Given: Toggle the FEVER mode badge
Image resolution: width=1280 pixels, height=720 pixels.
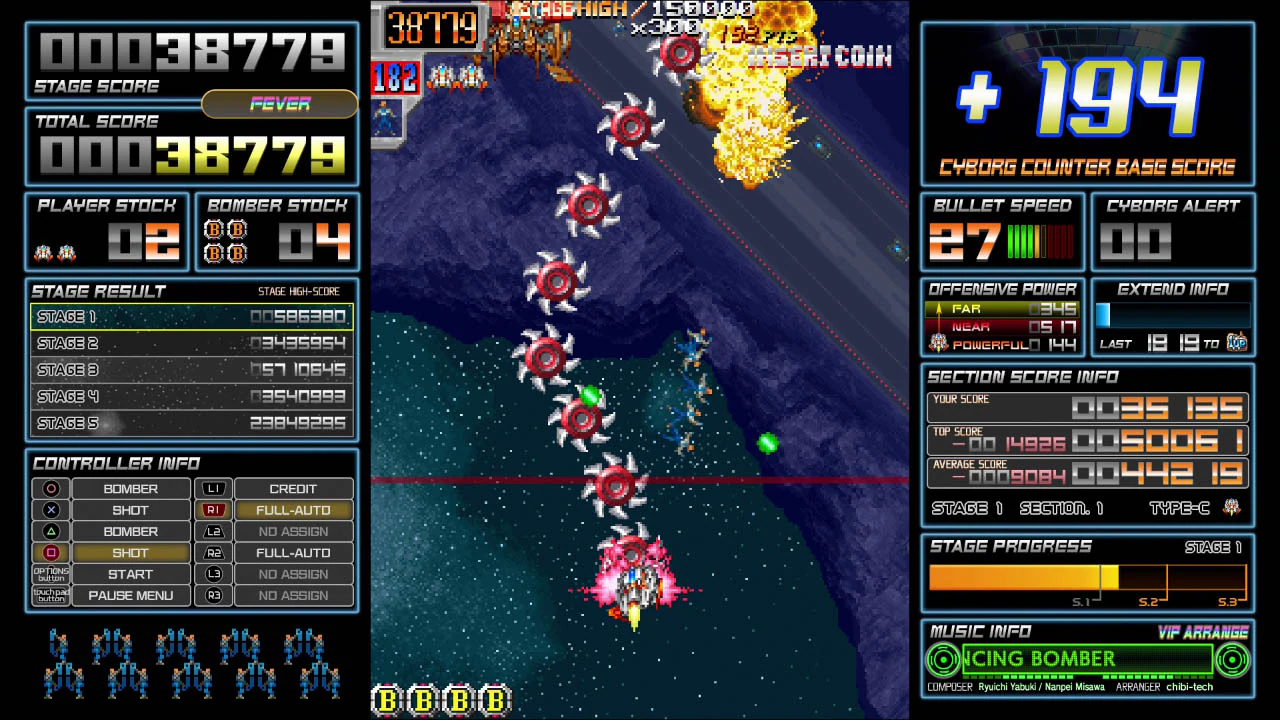Looking at the screenshot, I should [x=281, y=105].
